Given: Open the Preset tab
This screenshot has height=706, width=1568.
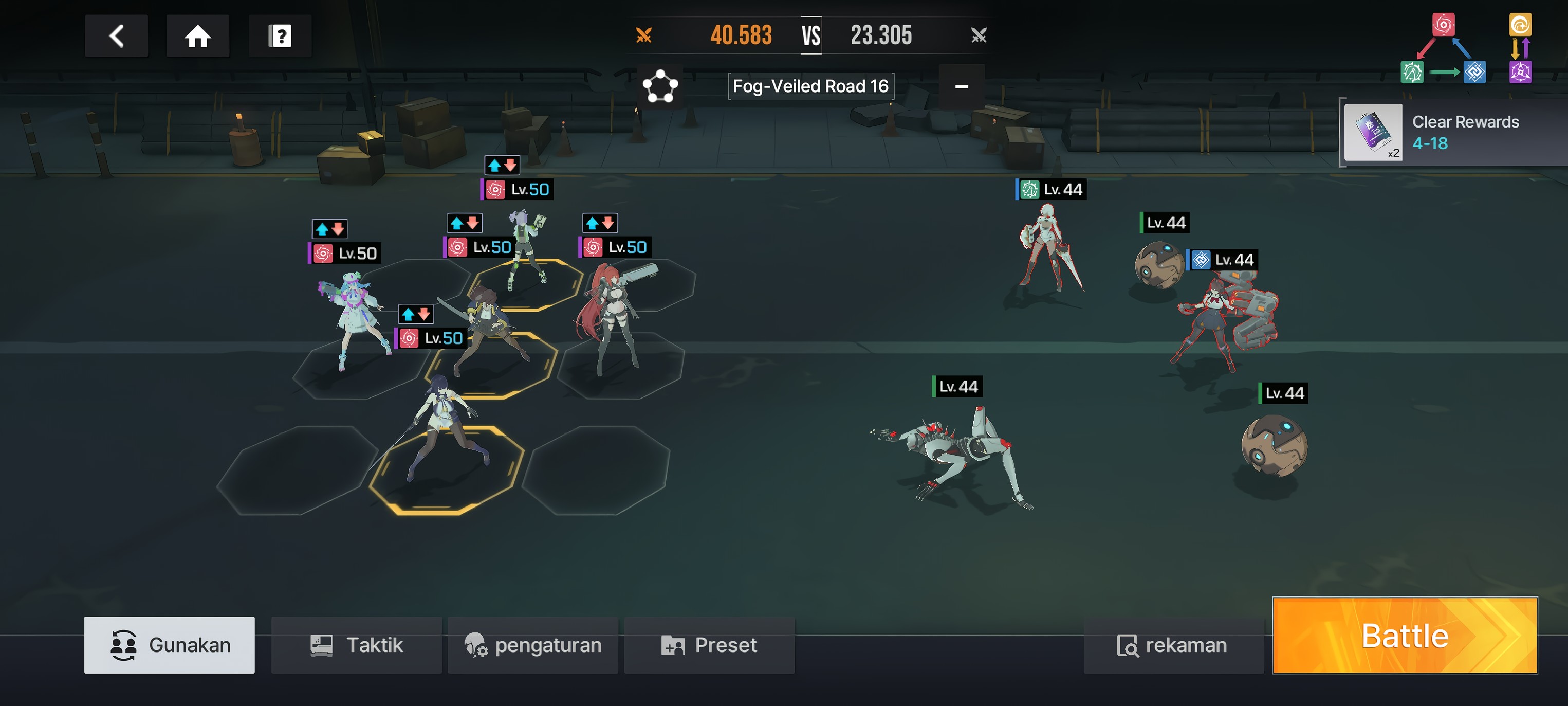Looking at the screenshot, I should pyautogui.click(x=710, y=645).
